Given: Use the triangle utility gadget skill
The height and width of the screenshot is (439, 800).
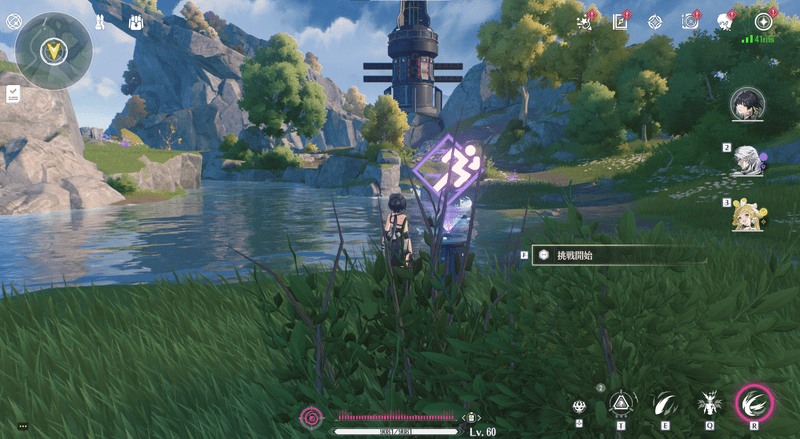Looking at the screenshot, I should click(621, 403).
